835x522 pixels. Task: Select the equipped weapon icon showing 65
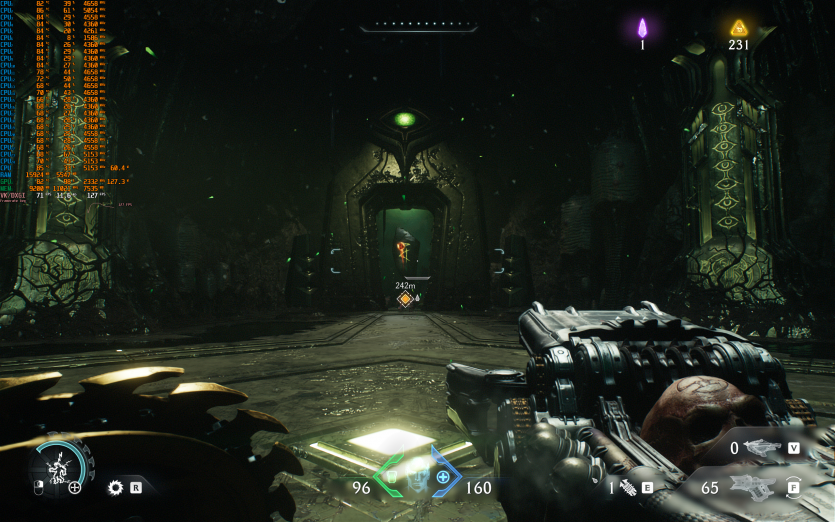(x=751, y=487)
